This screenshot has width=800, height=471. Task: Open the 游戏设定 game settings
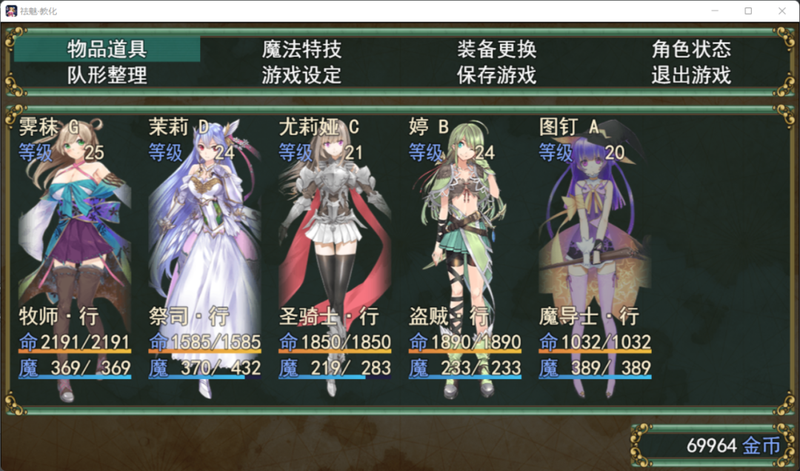(301, 75)
